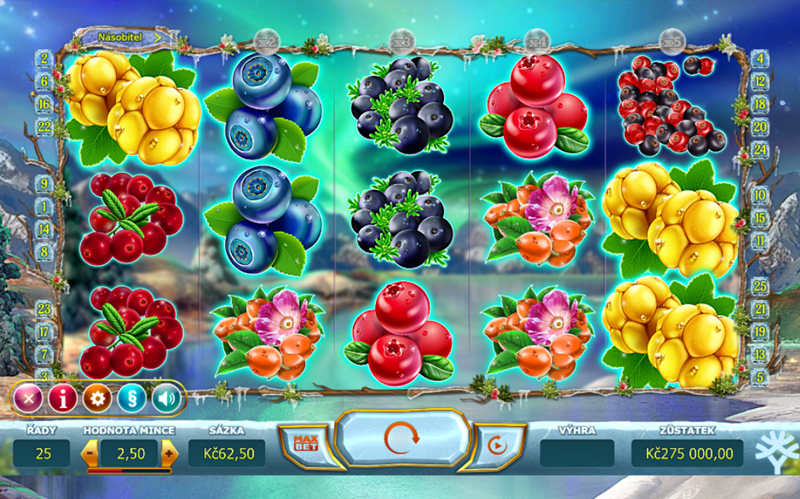Decrease the coin value (Hodnota mince)
800x499 pixels.
click(90, 453)
